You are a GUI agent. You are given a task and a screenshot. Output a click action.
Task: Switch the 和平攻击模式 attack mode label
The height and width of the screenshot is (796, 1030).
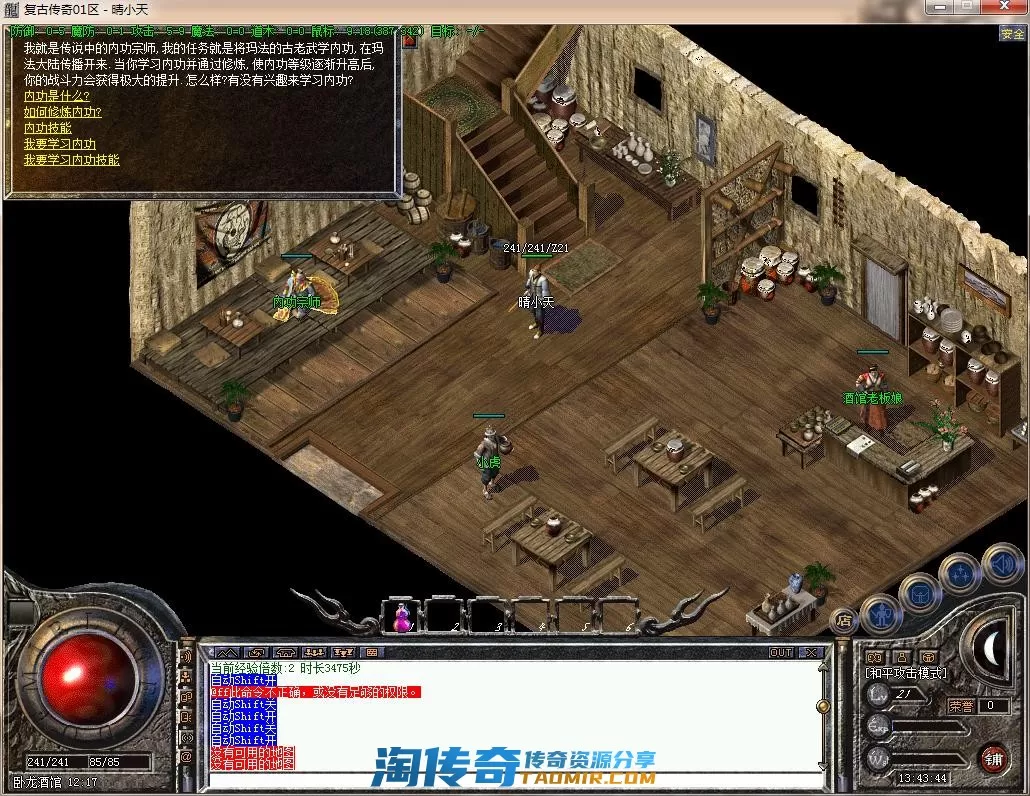tap(905, 673)
